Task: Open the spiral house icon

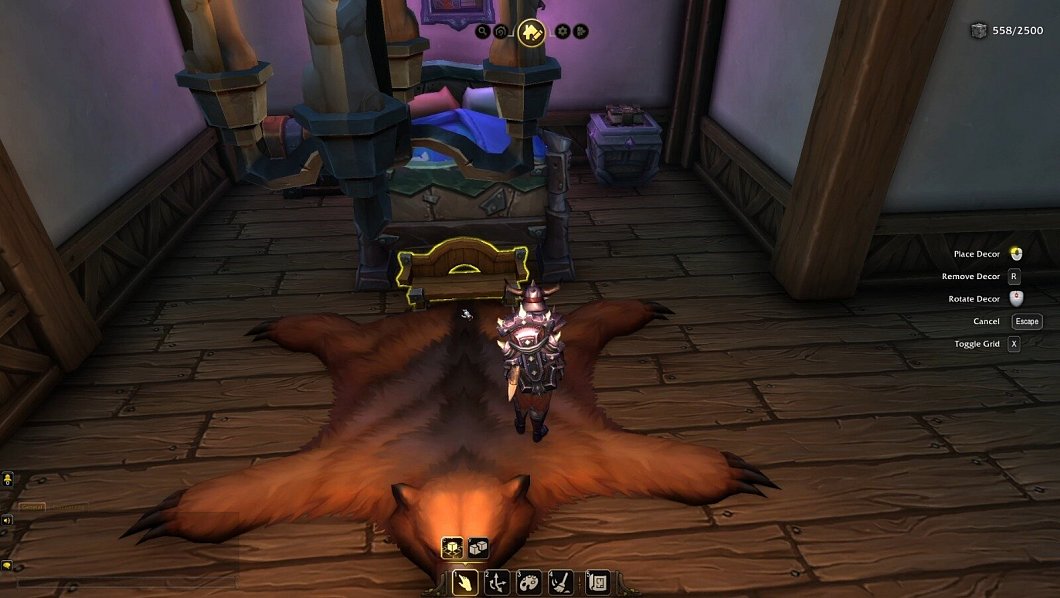Action: [501, 31]
